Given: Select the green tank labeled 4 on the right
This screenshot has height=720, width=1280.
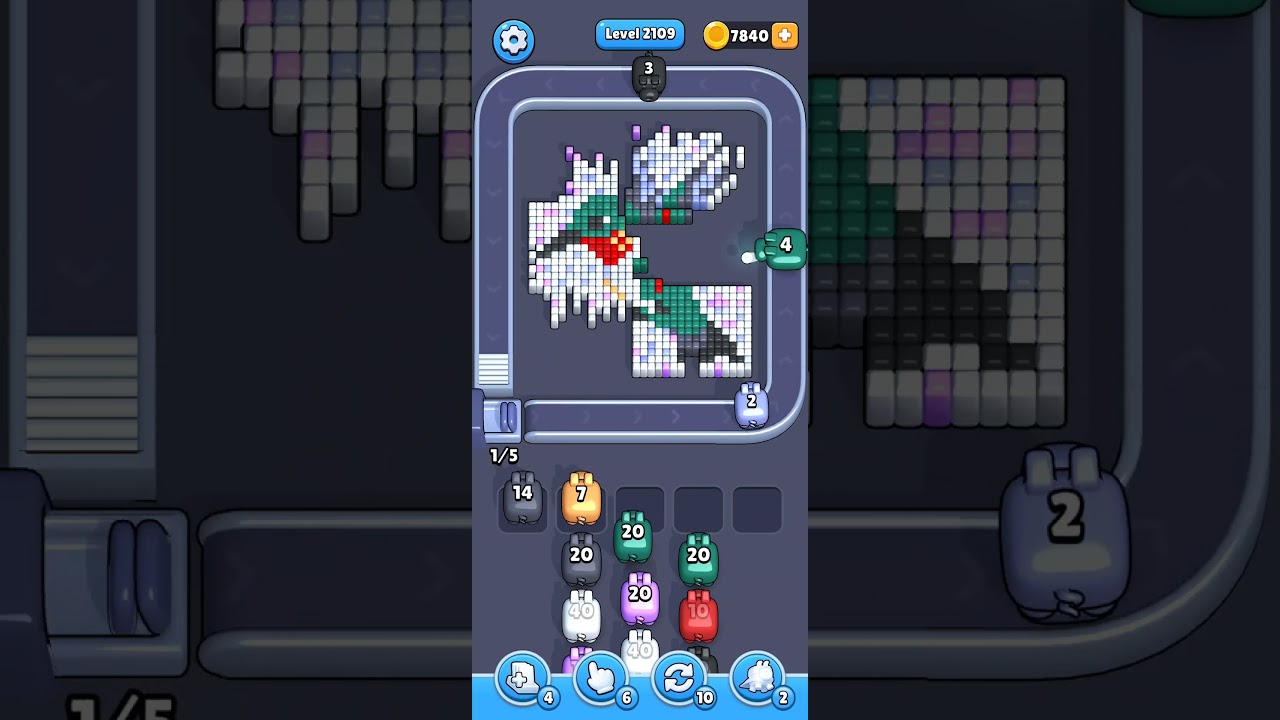Looking at the screenshot, I should [786, 246].
